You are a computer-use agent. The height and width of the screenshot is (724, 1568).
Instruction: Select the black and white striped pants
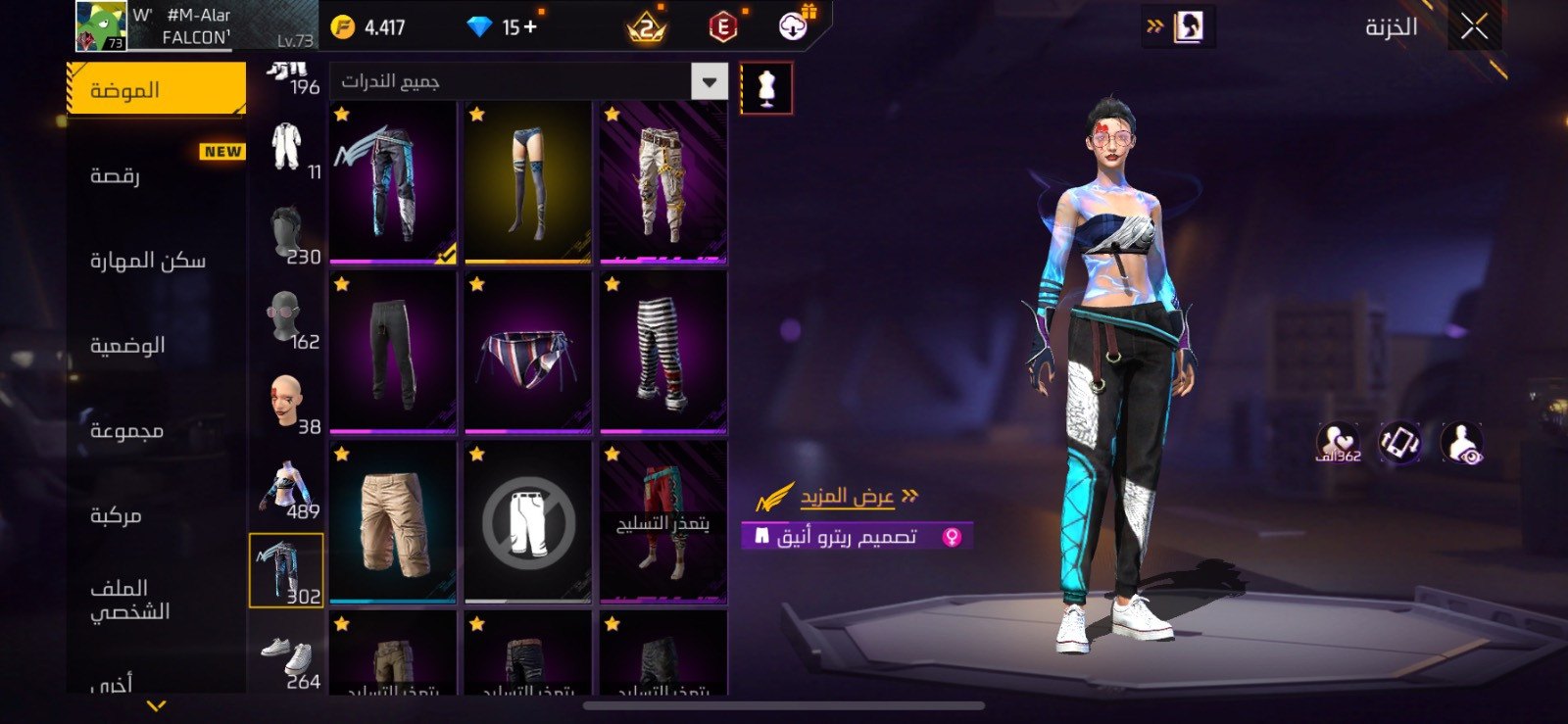point(662,352)
